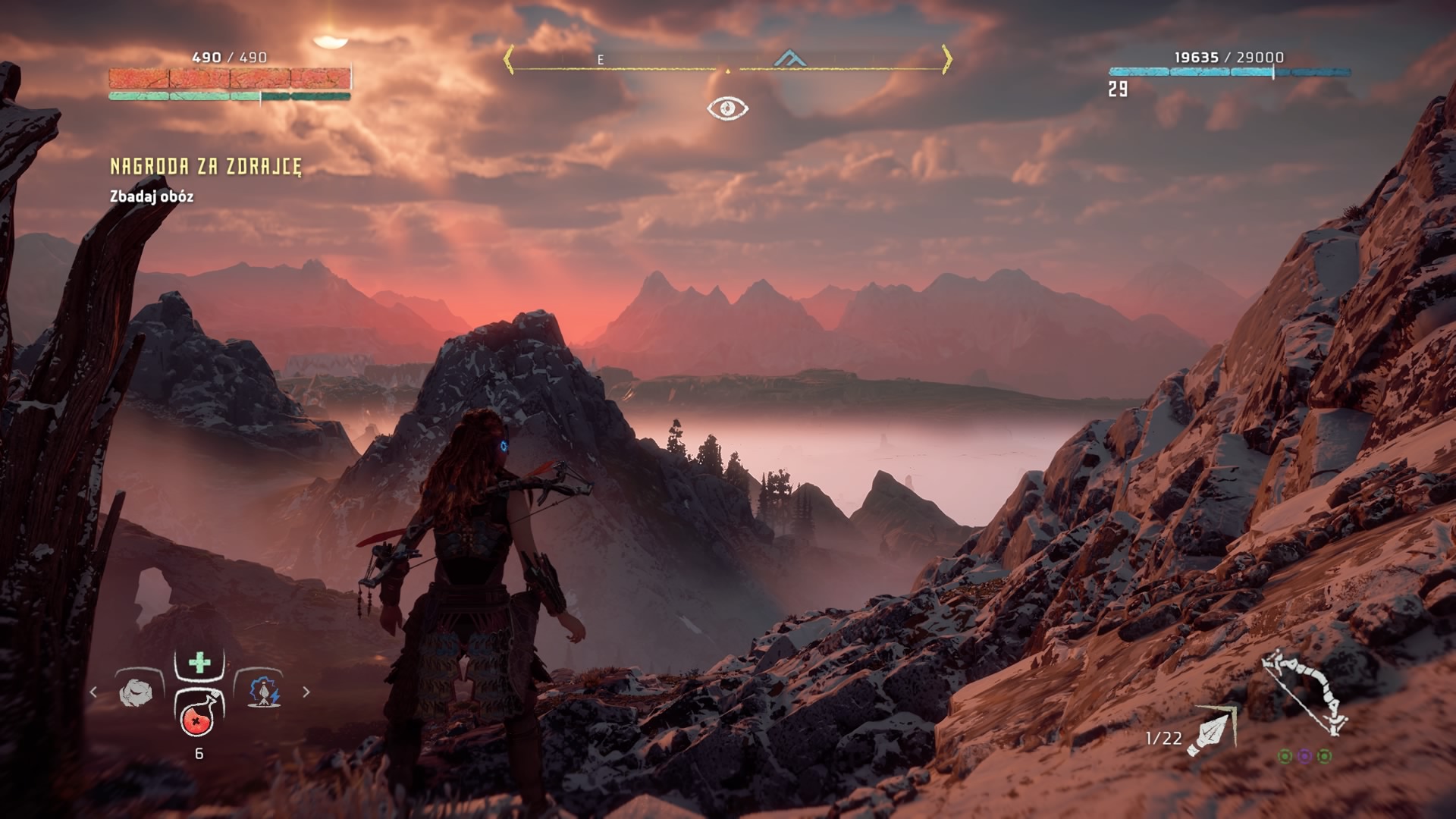Cycle tools with the left arrow
The width and height of the screenshot is (1456, 819).
click(93, 692)
